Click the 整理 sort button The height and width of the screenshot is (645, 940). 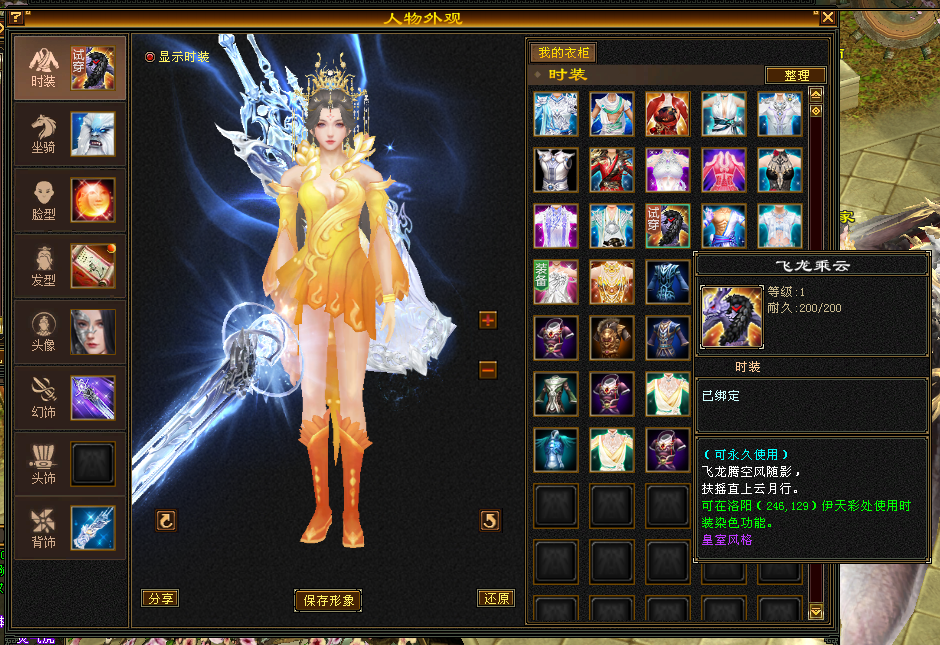click(x=796, y=75)
